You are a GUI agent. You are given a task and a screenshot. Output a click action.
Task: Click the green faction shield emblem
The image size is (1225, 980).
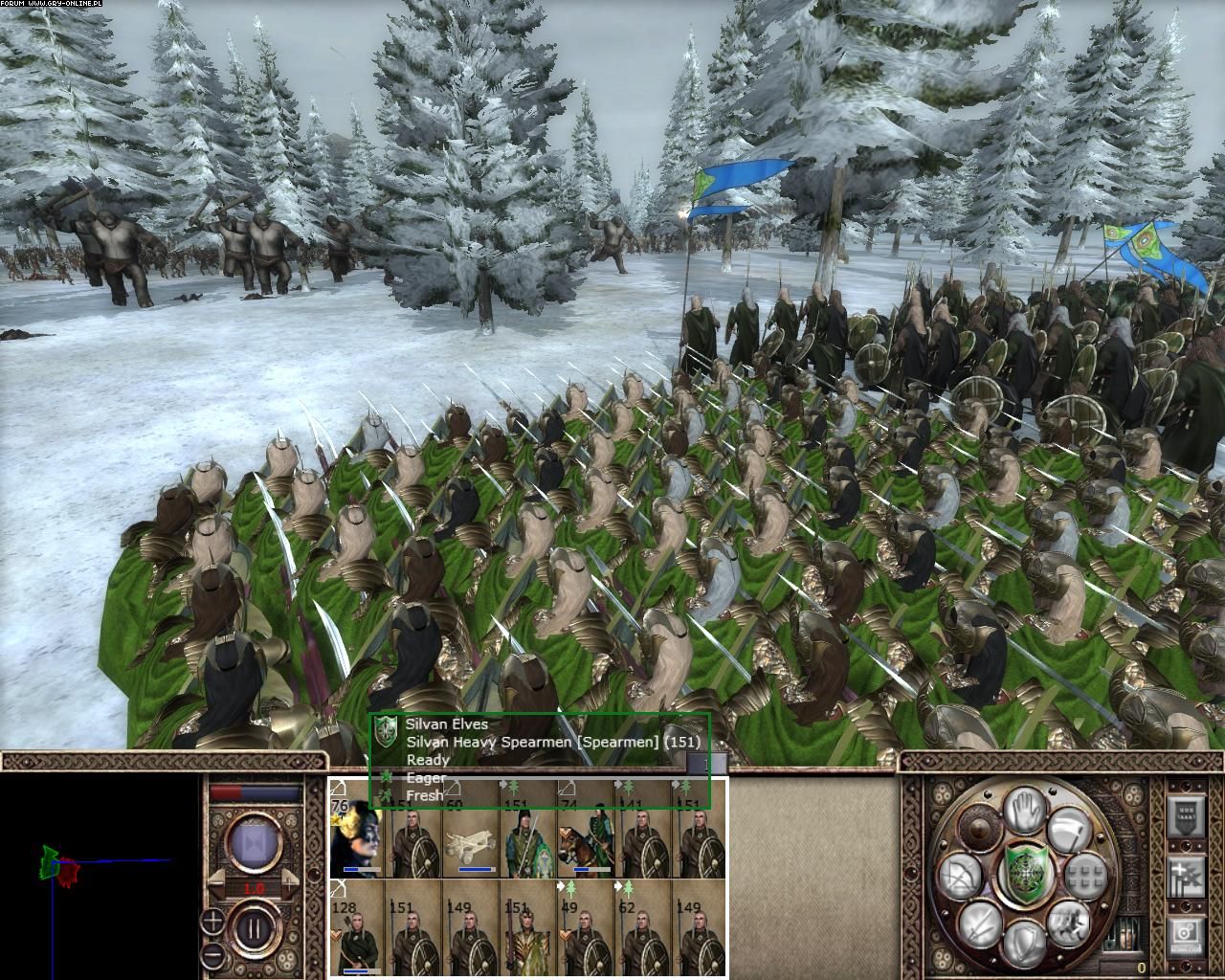coord(1024,872)
